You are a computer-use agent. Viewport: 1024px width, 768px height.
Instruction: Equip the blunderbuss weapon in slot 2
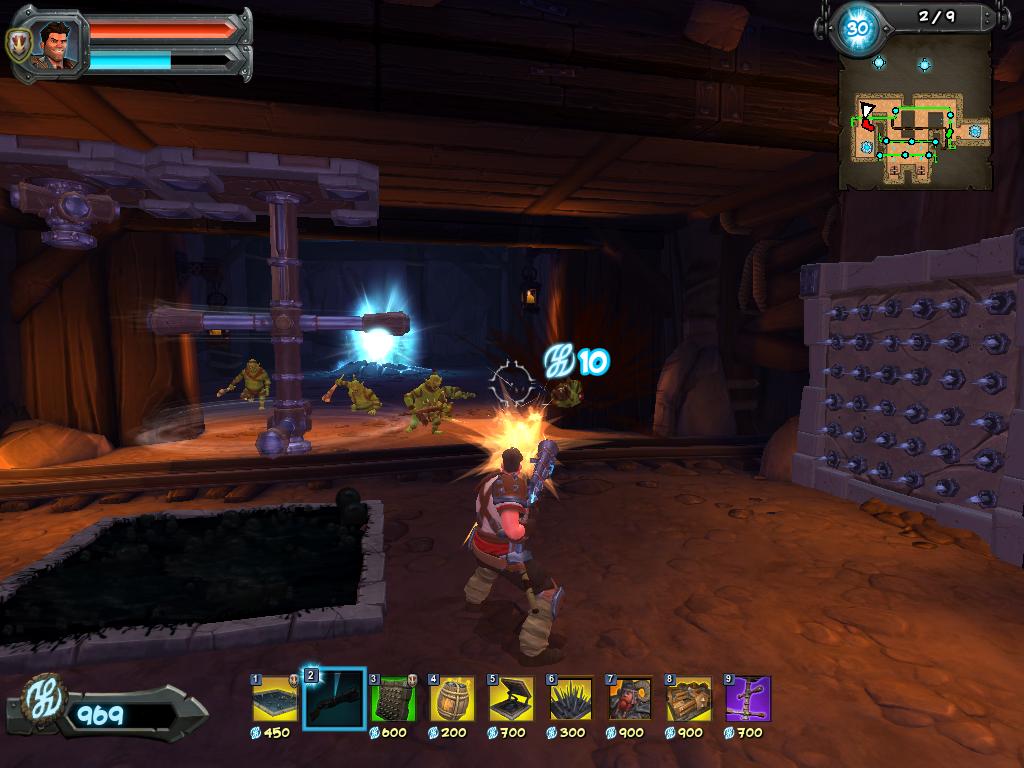tap(333, 699)
